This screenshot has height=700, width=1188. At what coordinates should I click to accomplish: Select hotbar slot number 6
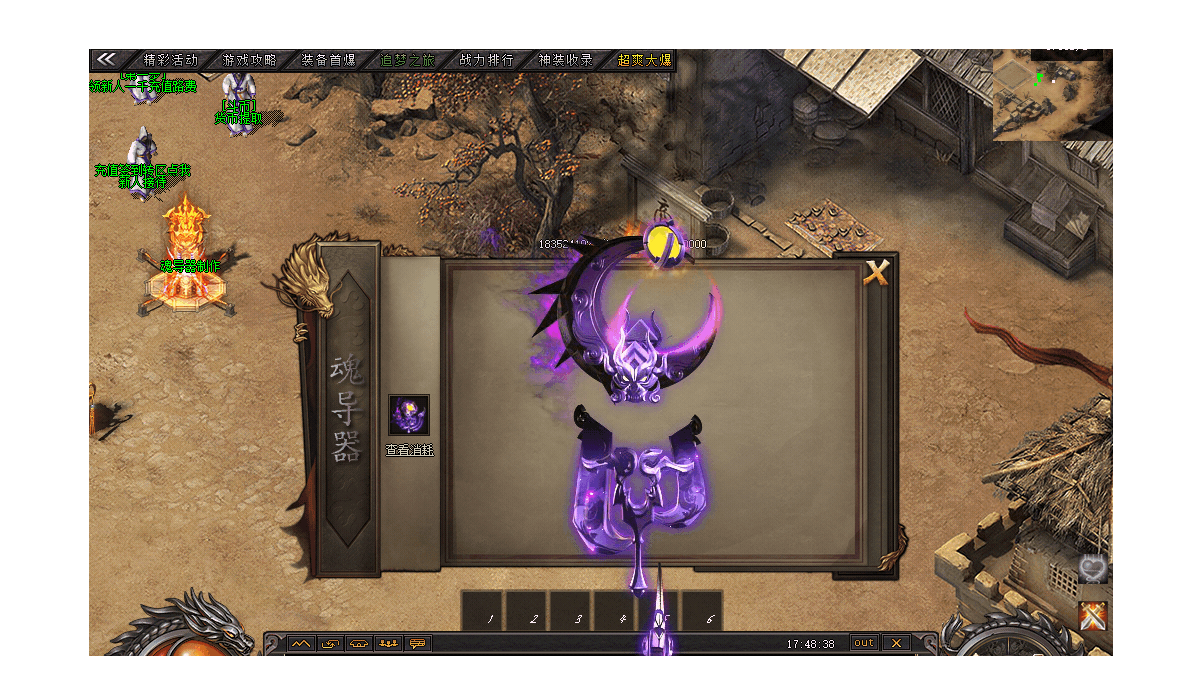711,620
